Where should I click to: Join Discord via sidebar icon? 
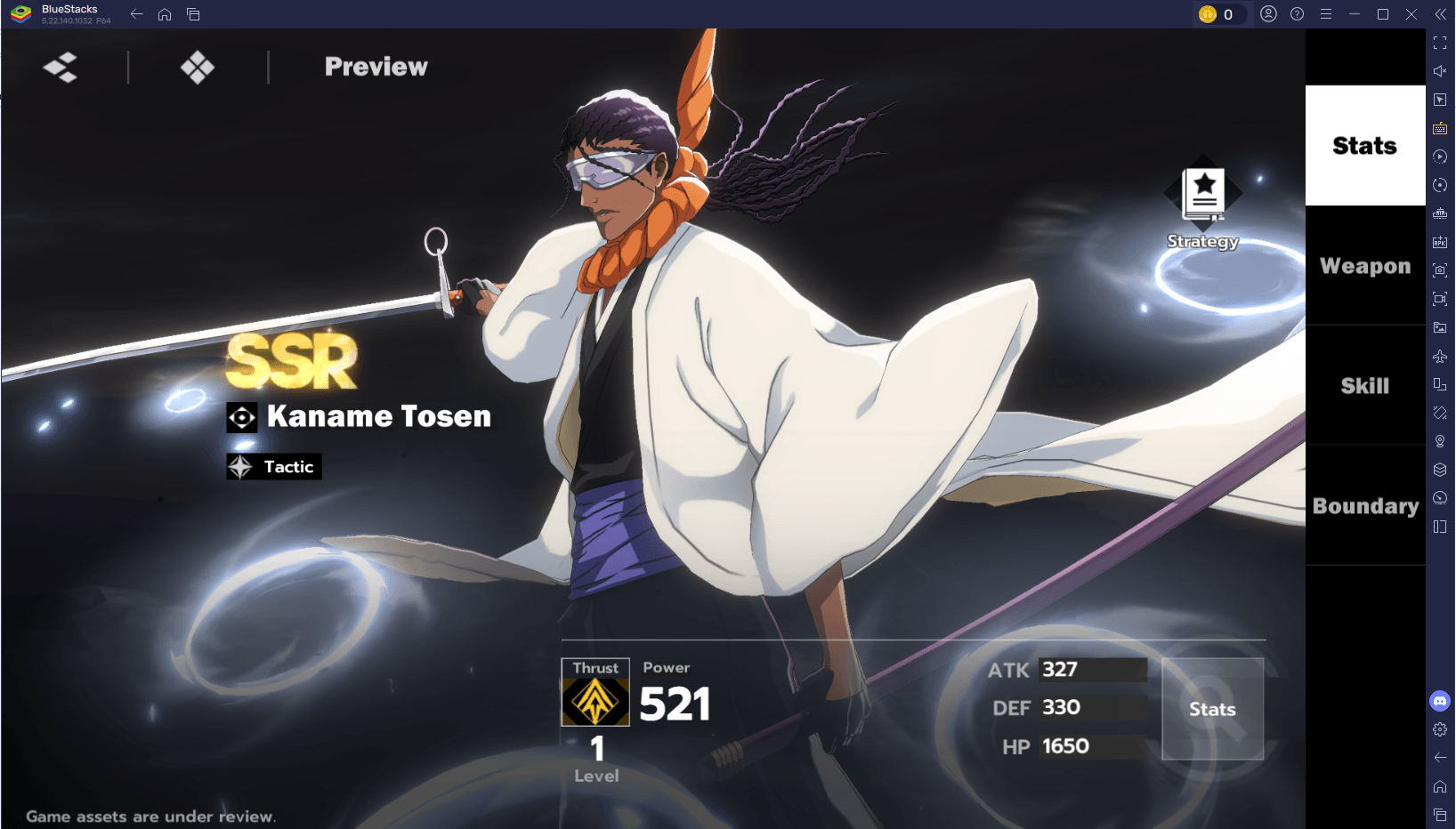click(1440, 701)
